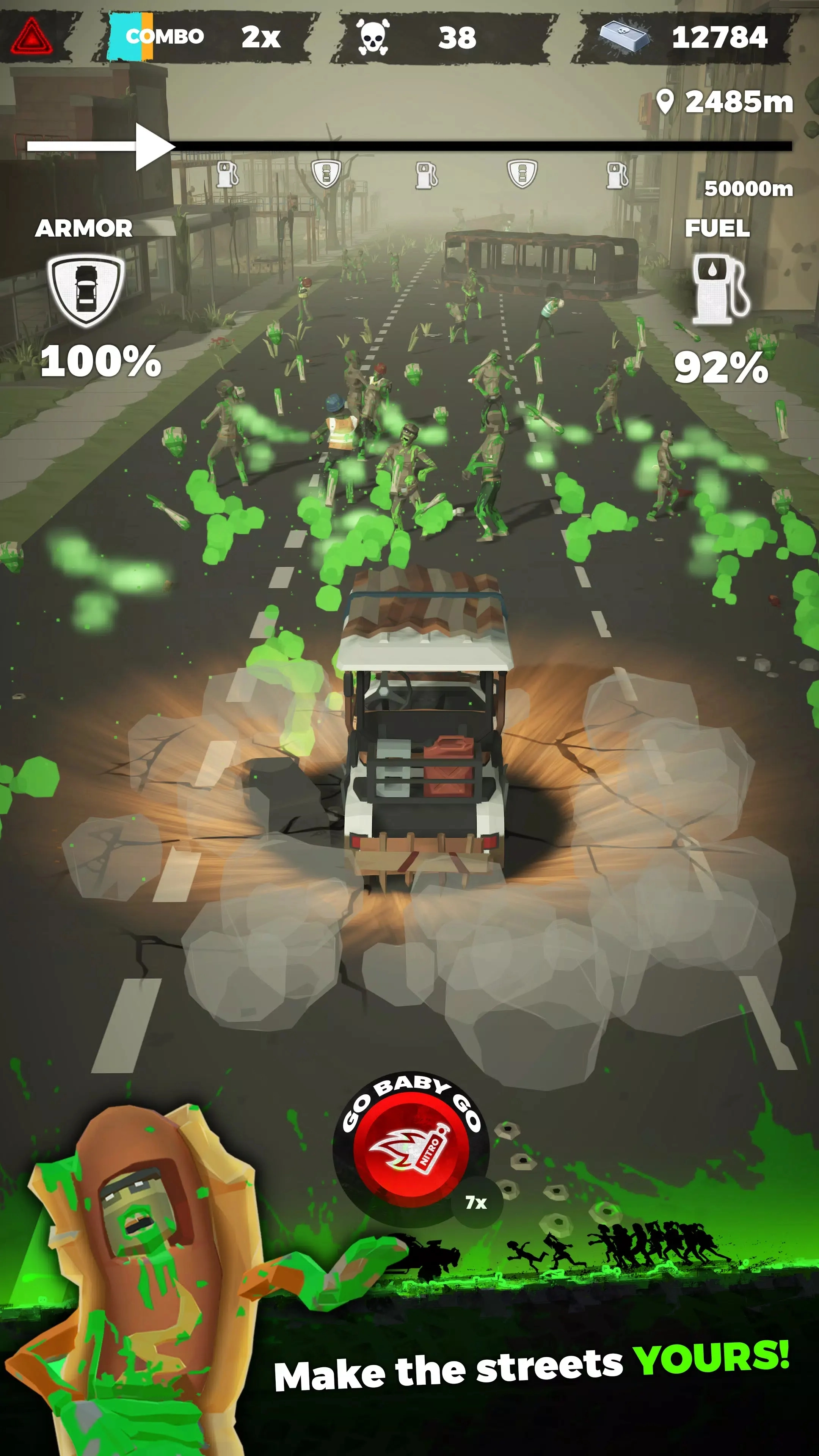
Task: Toggle the COMBO multiplier indicator
Action: [163, 36]
